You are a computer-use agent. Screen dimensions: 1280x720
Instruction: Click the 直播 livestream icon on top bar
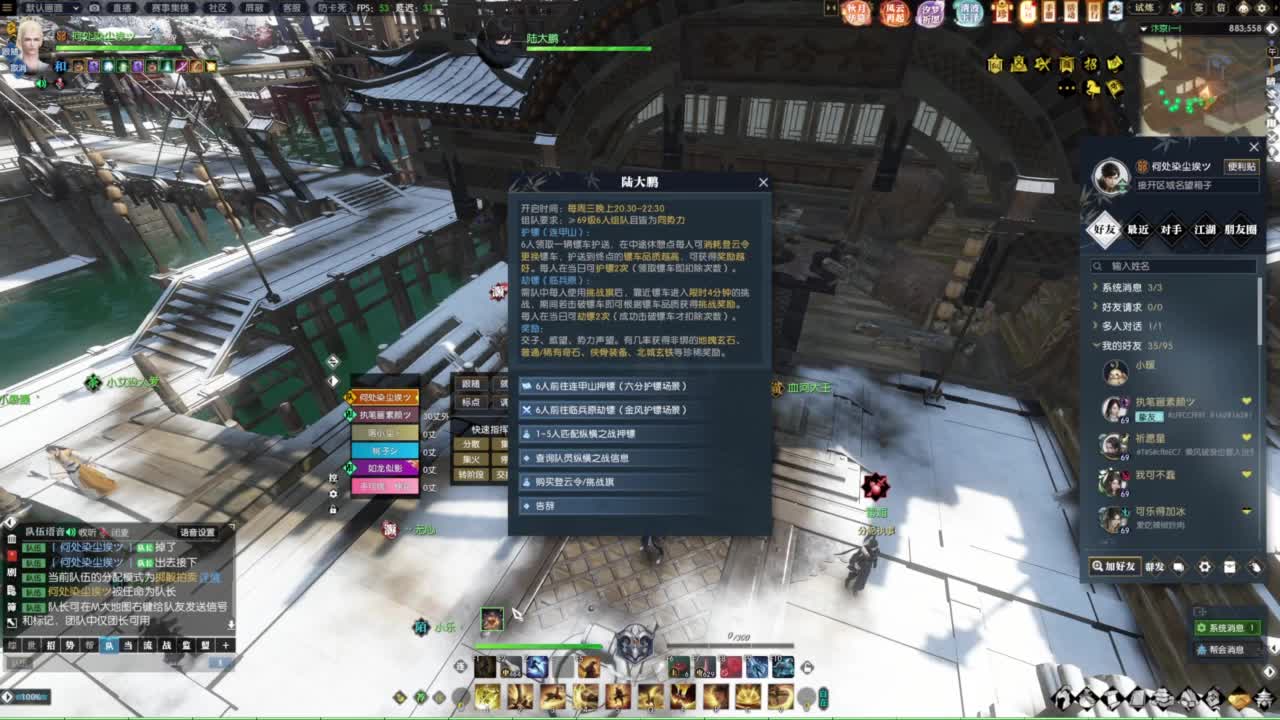tap(121, 8)
